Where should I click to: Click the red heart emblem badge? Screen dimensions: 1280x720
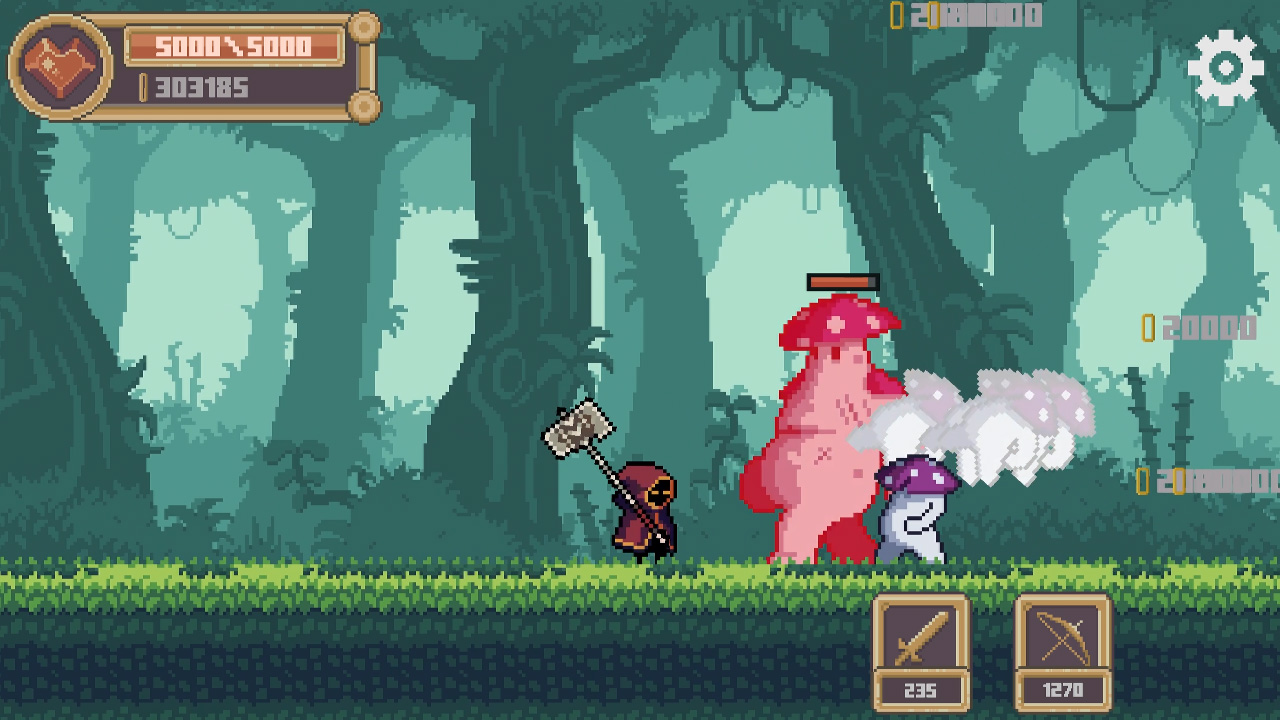[x=58, y=65]
